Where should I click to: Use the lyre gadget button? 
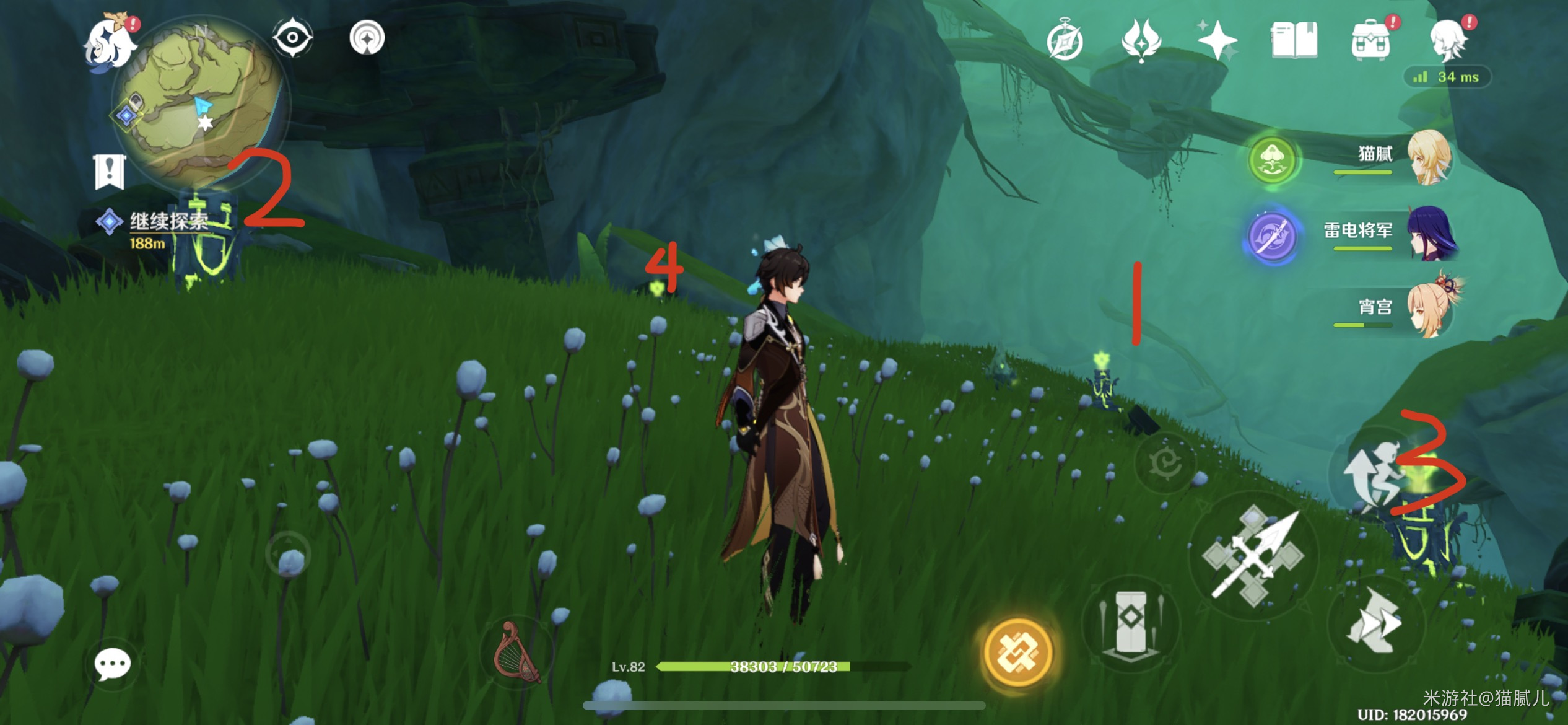point(516,651)
